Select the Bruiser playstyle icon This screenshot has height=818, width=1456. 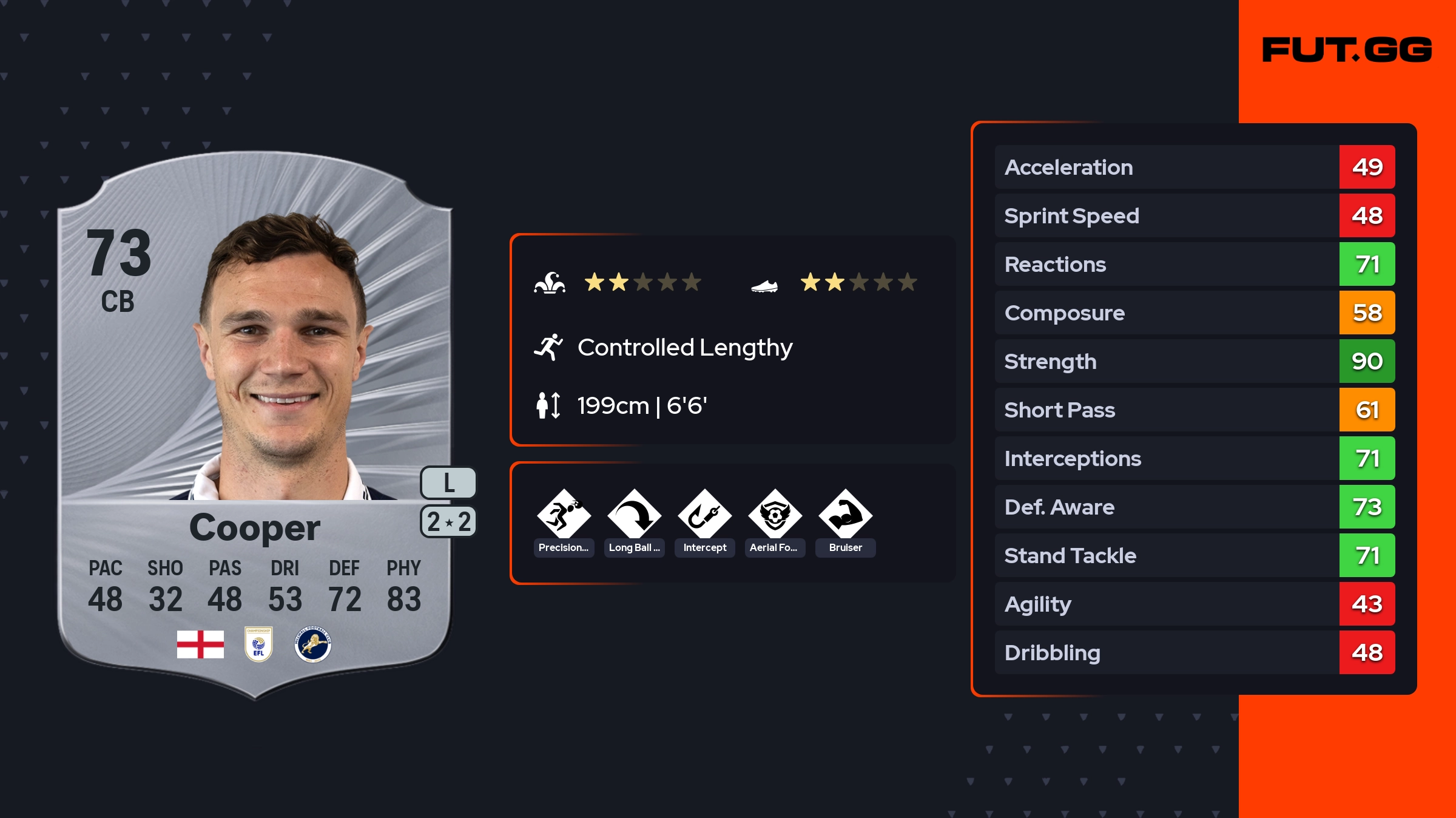845,516
